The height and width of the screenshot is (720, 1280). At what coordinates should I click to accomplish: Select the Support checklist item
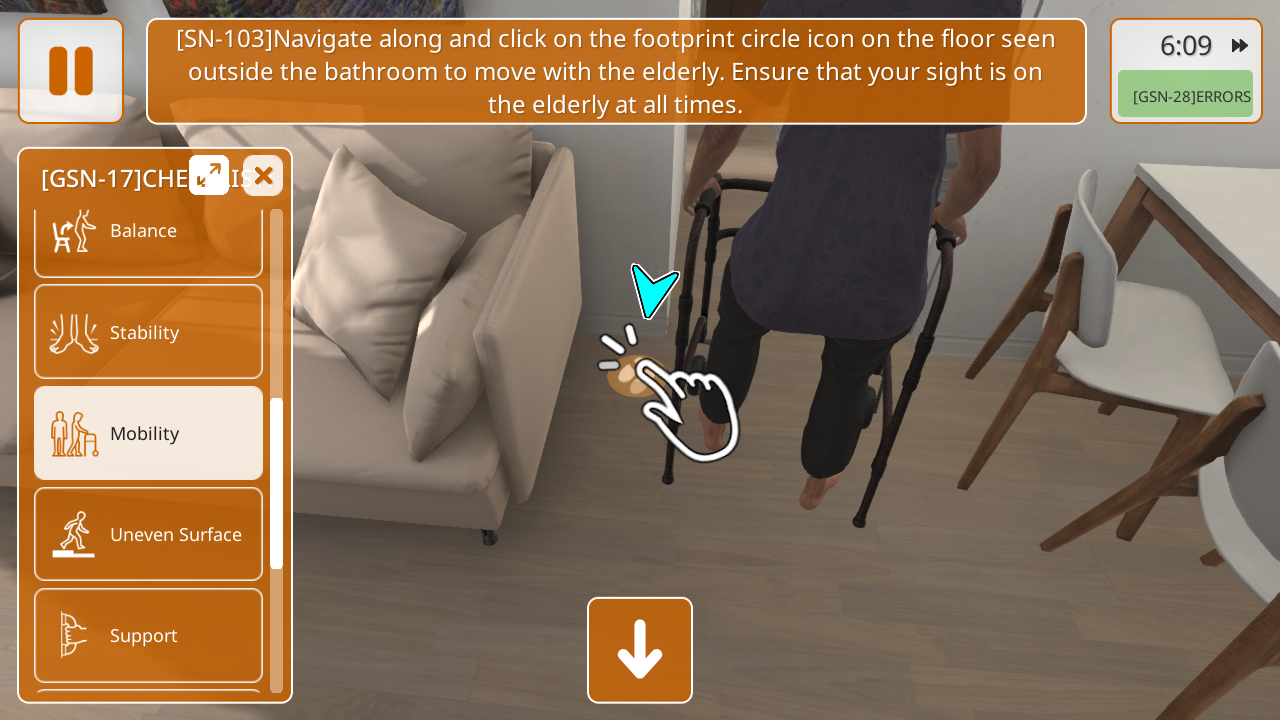(148, 635)
